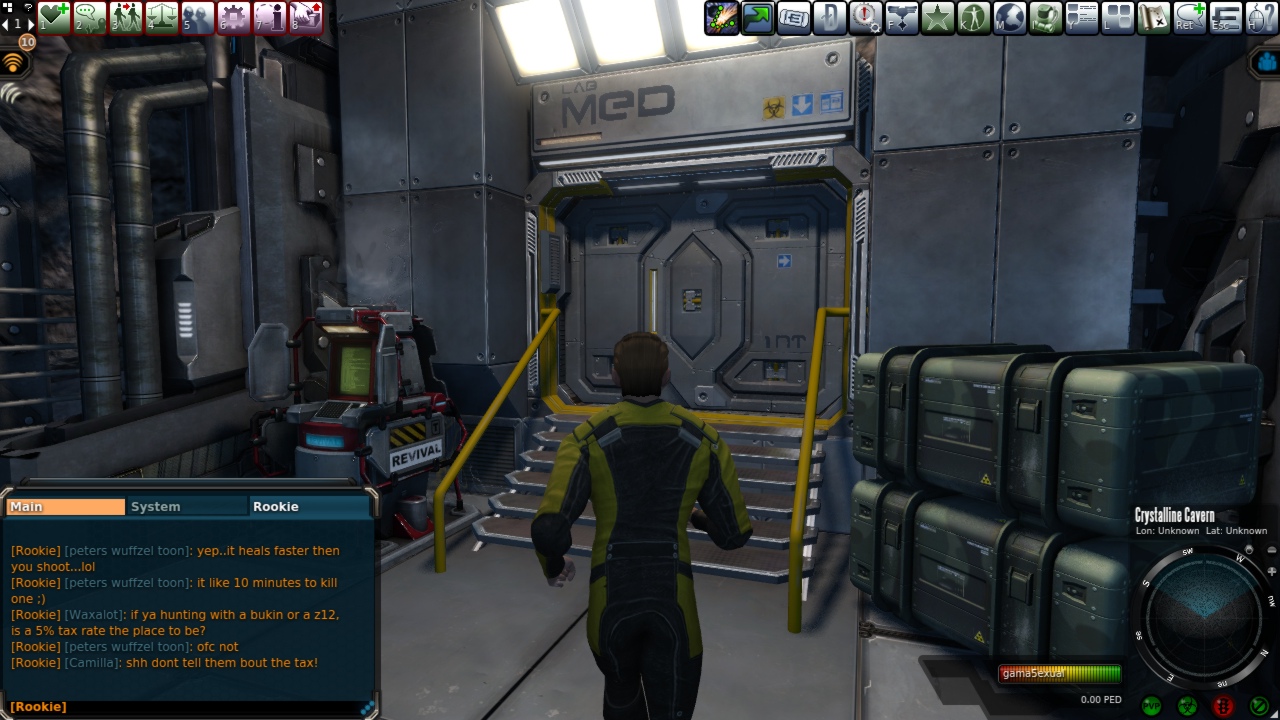Open the green star icon
1280x720 pixels.
pos(937,18)
